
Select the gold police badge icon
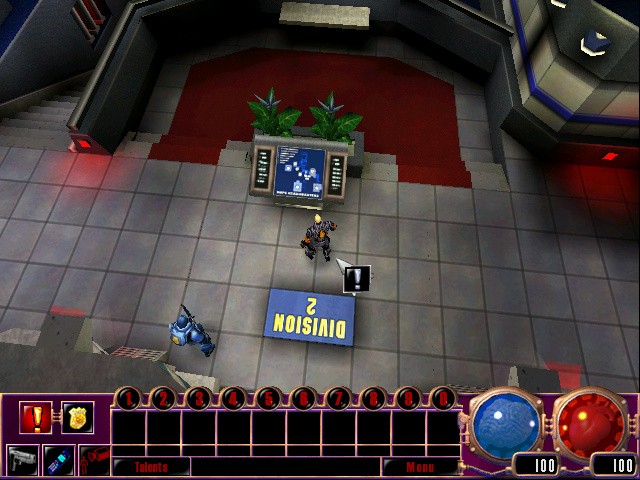[77, 418]
